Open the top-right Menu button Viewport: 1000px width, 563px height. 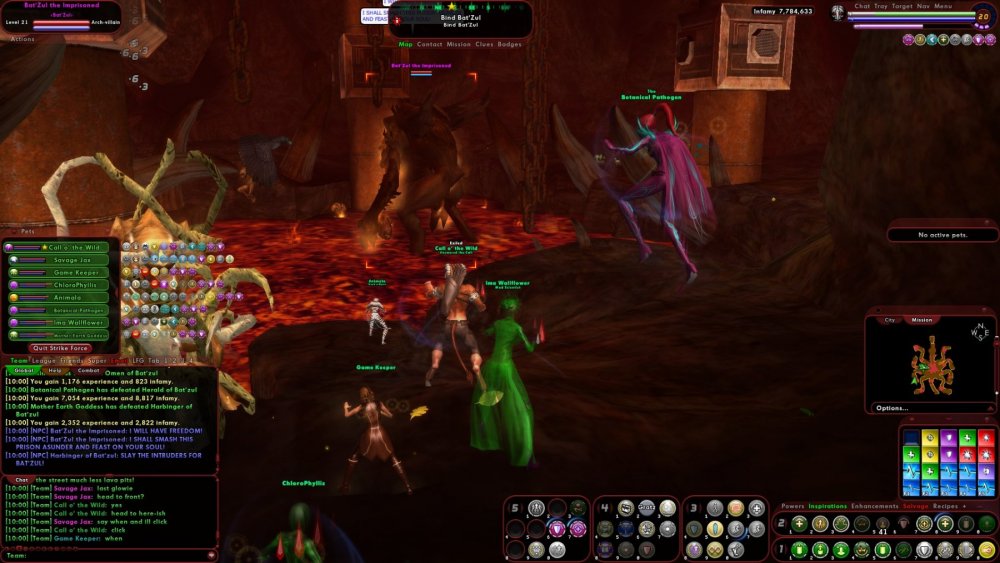coord(943,6)
